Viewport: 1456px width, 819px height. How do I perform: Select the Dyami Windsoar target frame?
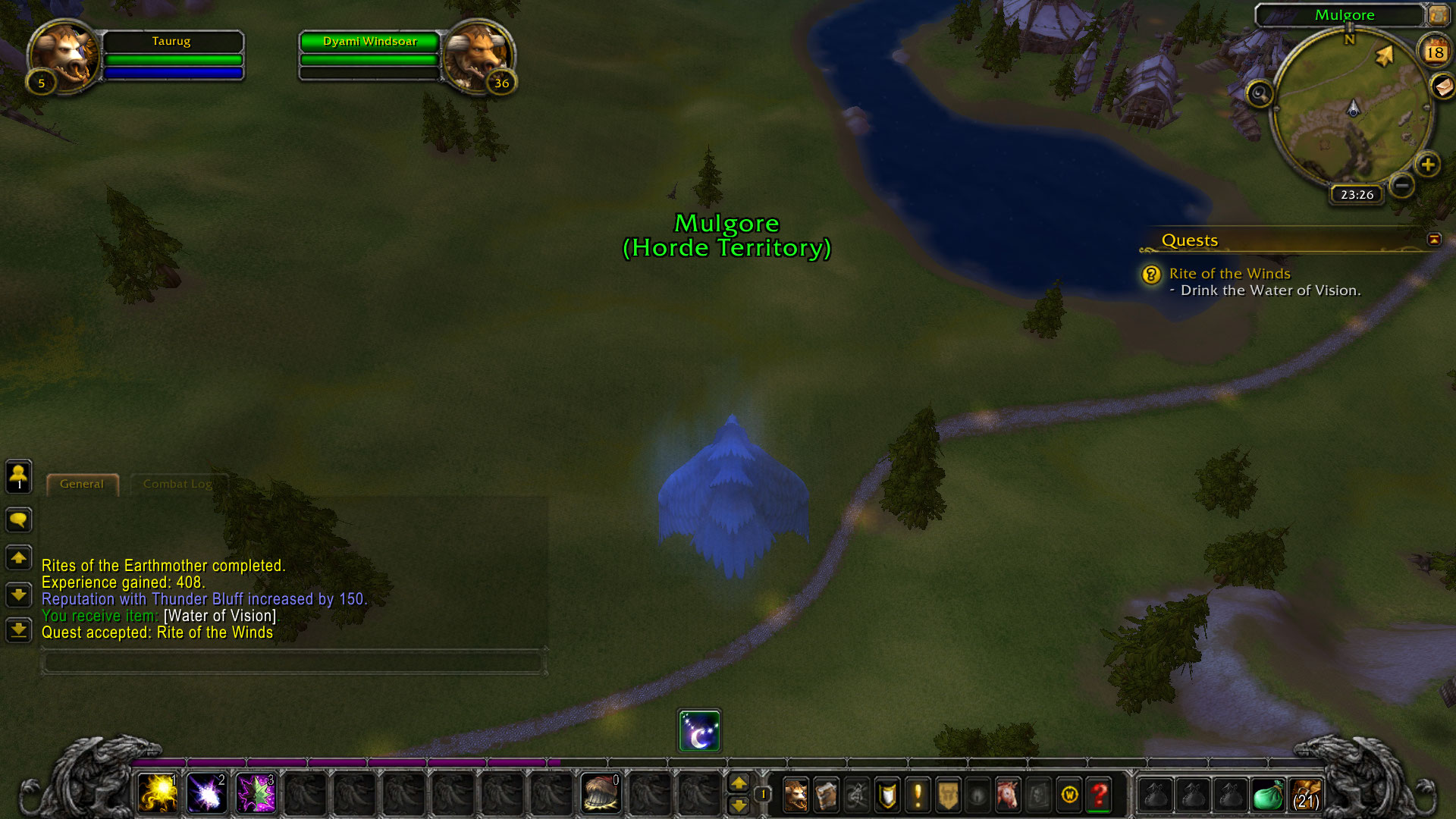pyautogui.click(x=370, y=42)
